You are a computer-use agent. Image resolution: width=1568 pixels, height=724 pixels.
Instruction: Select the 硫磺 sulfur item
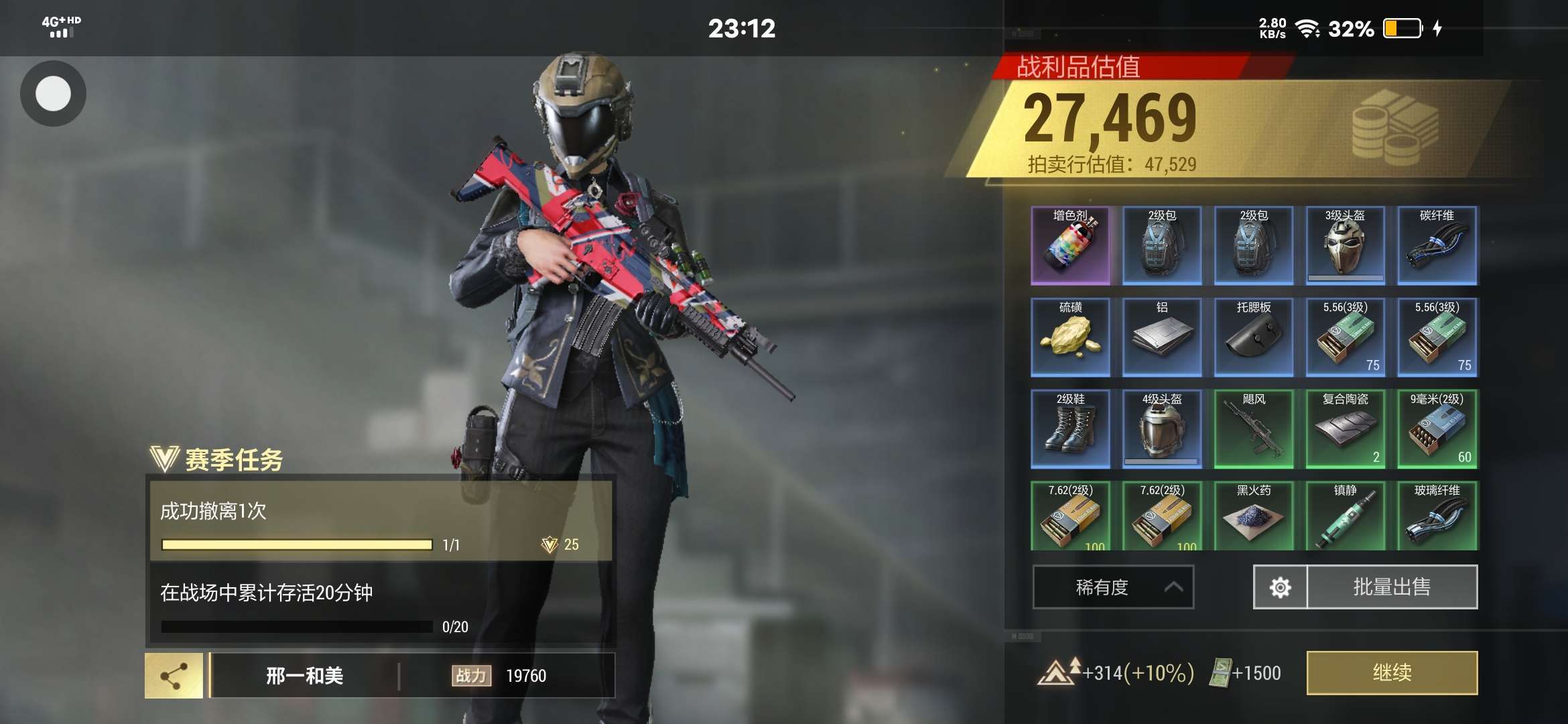pyautogui.click(x=1070, y=337)
